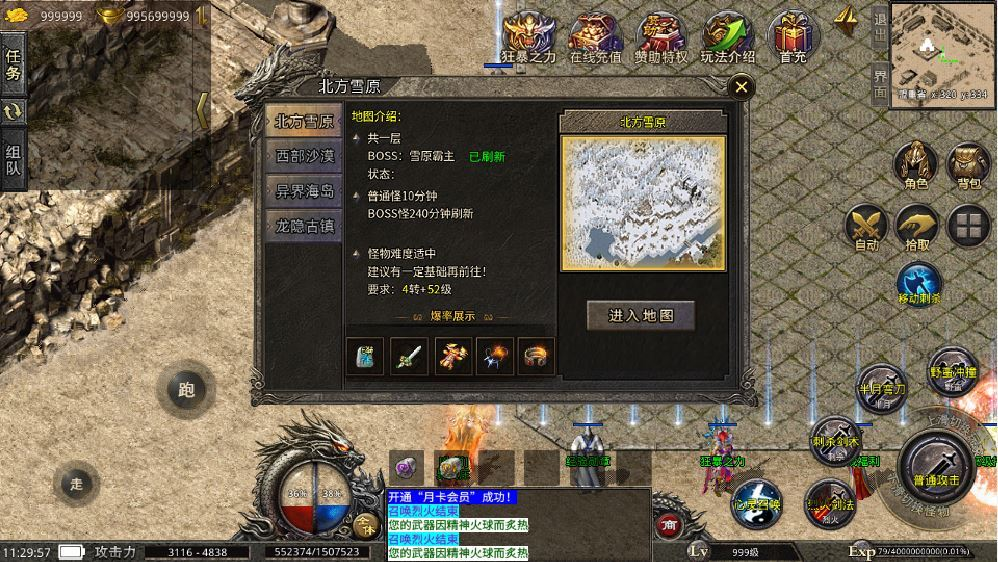998x562 pixels.
Task: Close the 北方雪原 map dialog
Action: tap(741, 87)
